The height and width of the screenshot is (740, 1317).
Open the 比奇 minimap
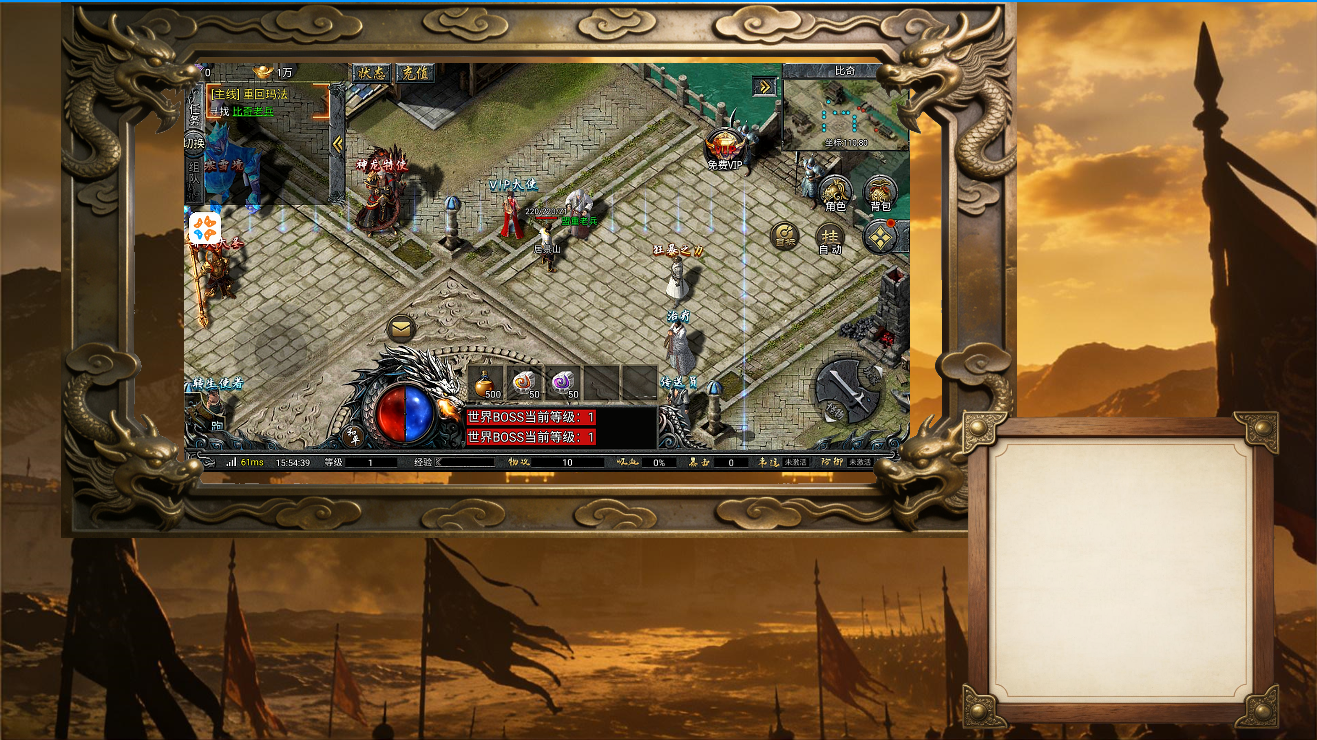[x=845, y=110]
